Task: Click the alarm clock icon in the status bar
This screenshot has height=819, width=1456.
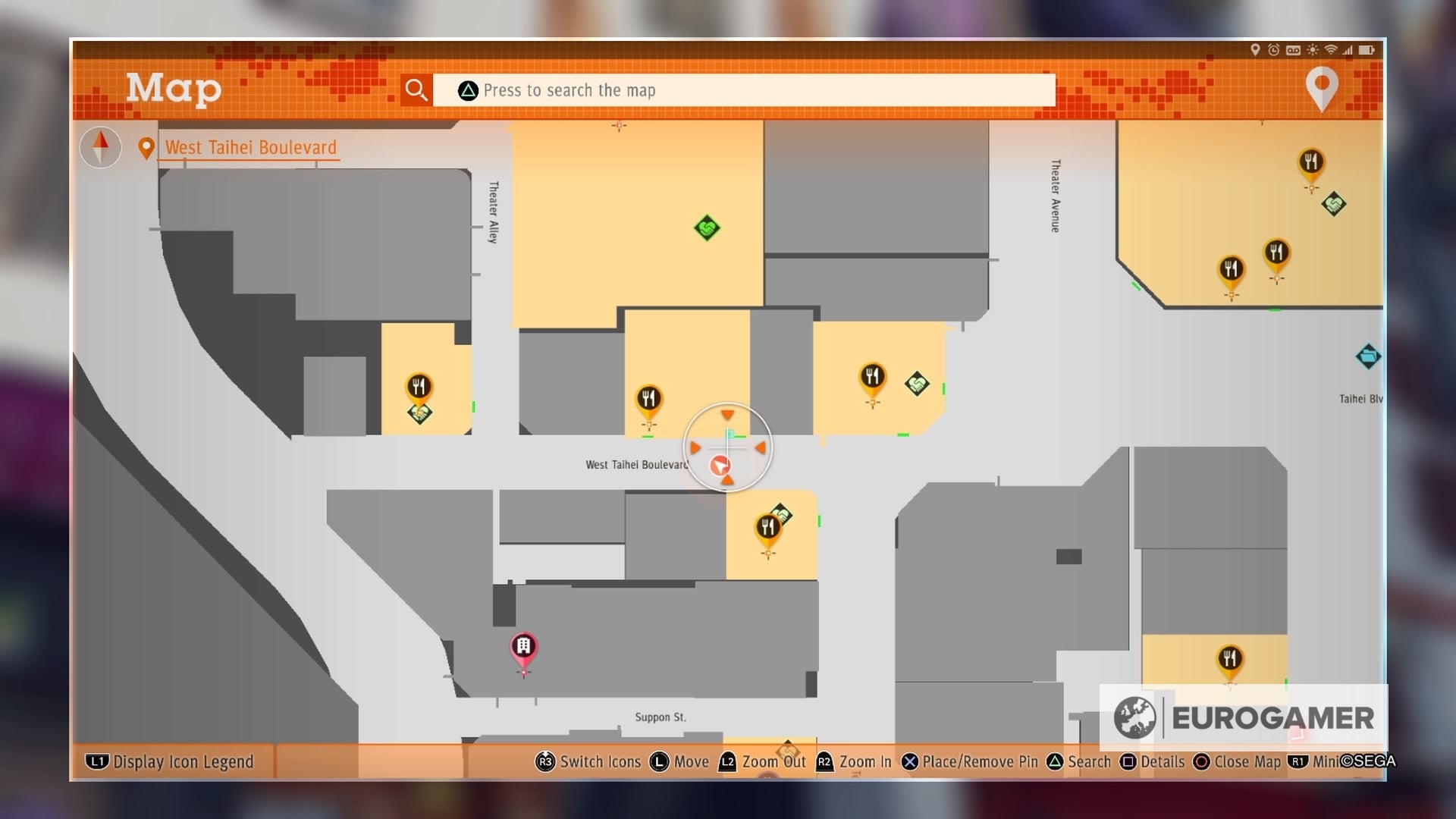Action: (x=1273, y=49)
